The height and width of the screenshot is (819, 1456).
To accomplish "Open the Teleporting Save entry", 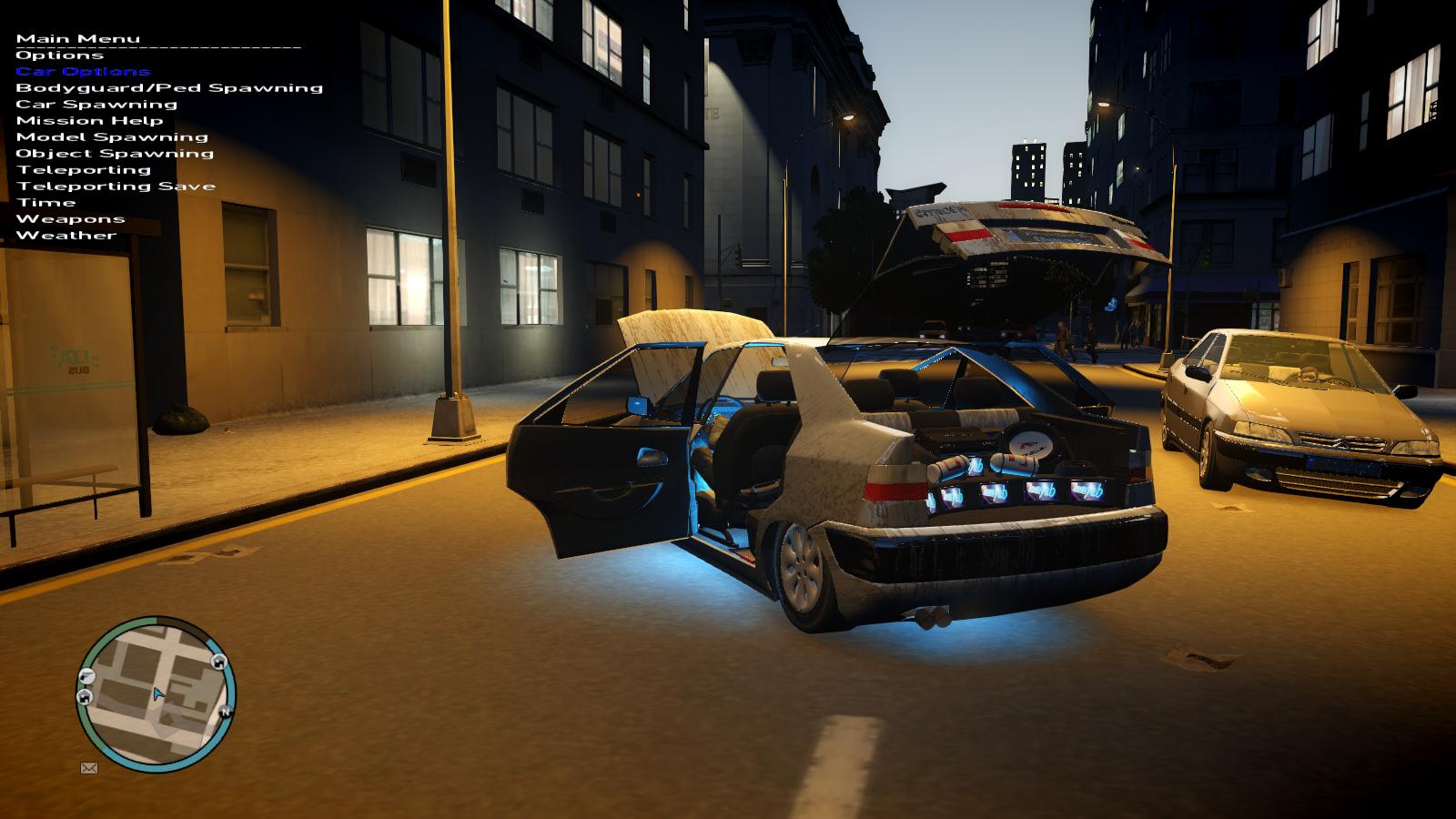I will (116, 187).
